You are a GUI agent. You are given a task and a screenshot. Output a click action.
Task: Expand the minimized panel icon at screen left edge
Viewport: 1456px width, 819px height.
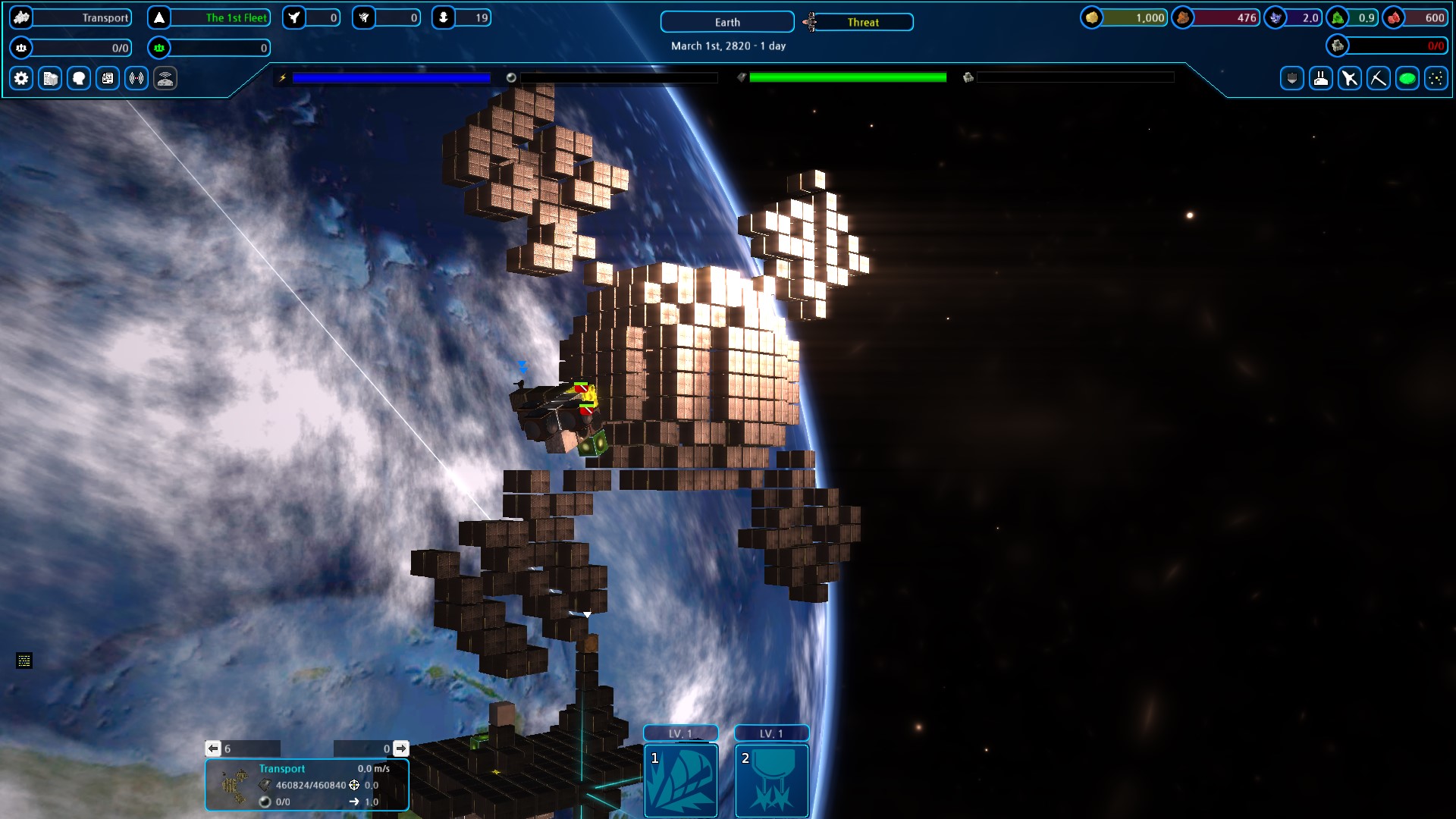(x=24, y=661)
